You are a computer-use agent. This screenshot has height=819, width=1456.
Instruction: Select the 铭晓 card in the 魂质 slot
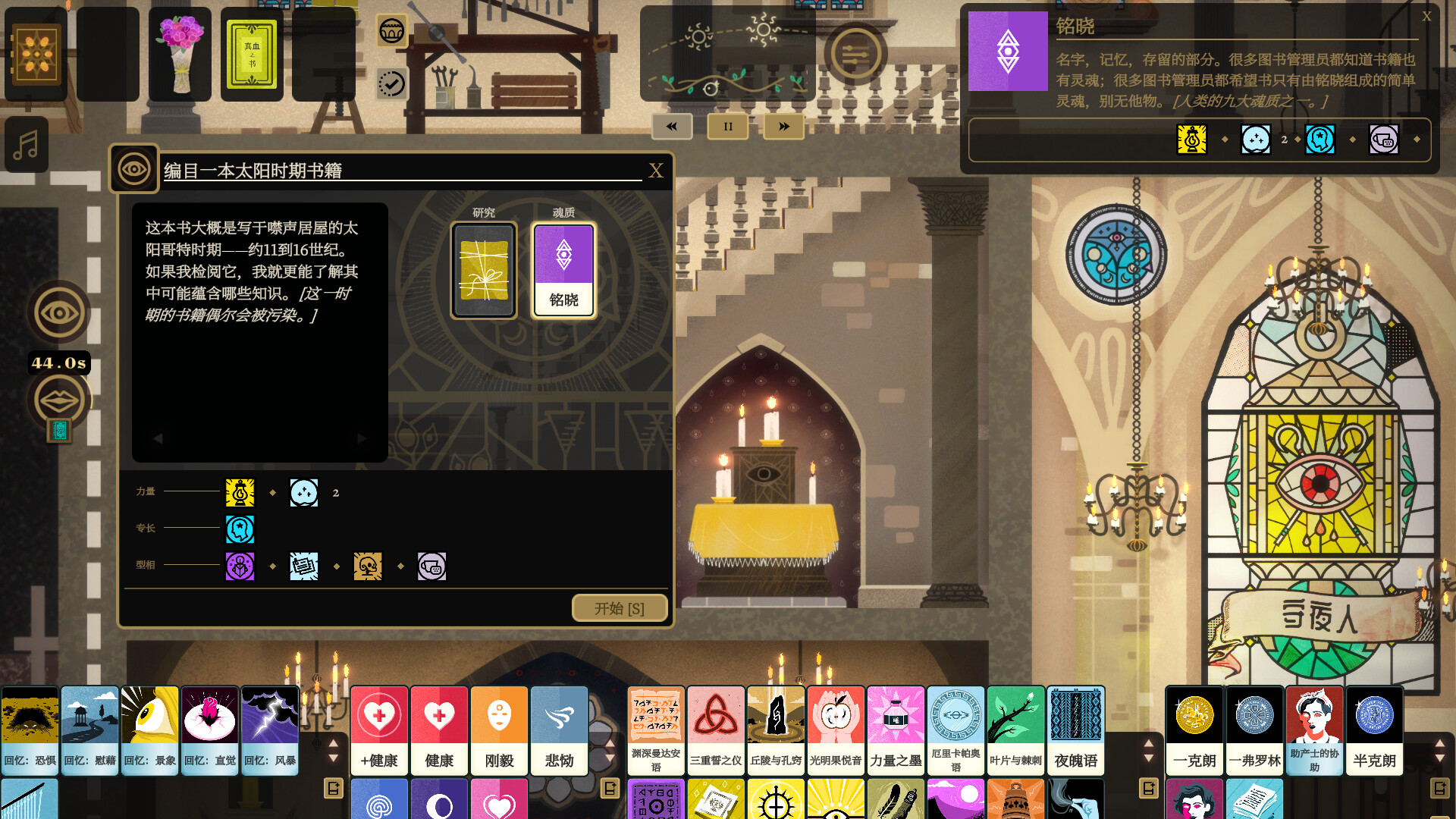[563, 270]
